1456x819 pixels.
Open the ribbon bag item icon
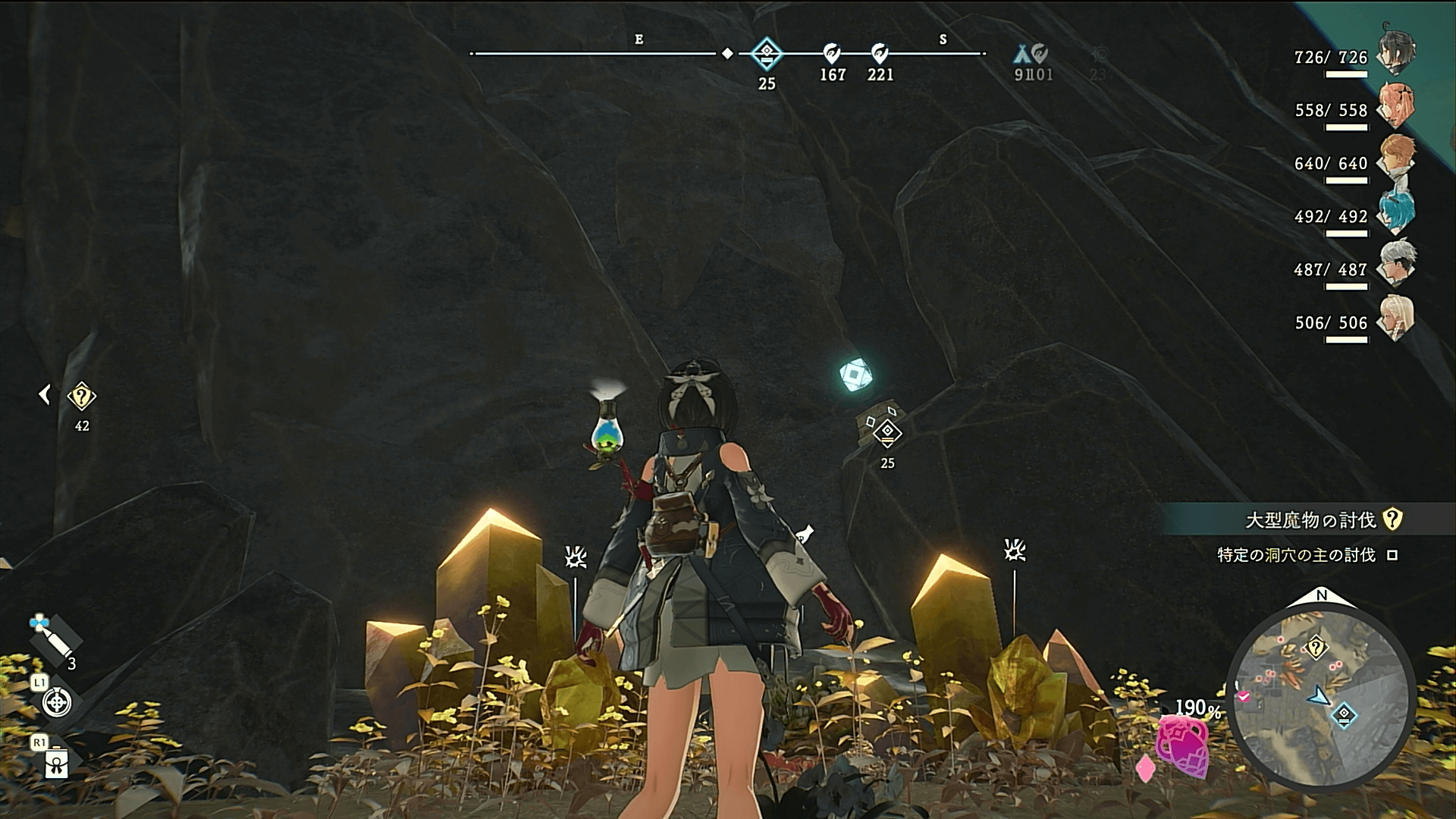[57, 762]
